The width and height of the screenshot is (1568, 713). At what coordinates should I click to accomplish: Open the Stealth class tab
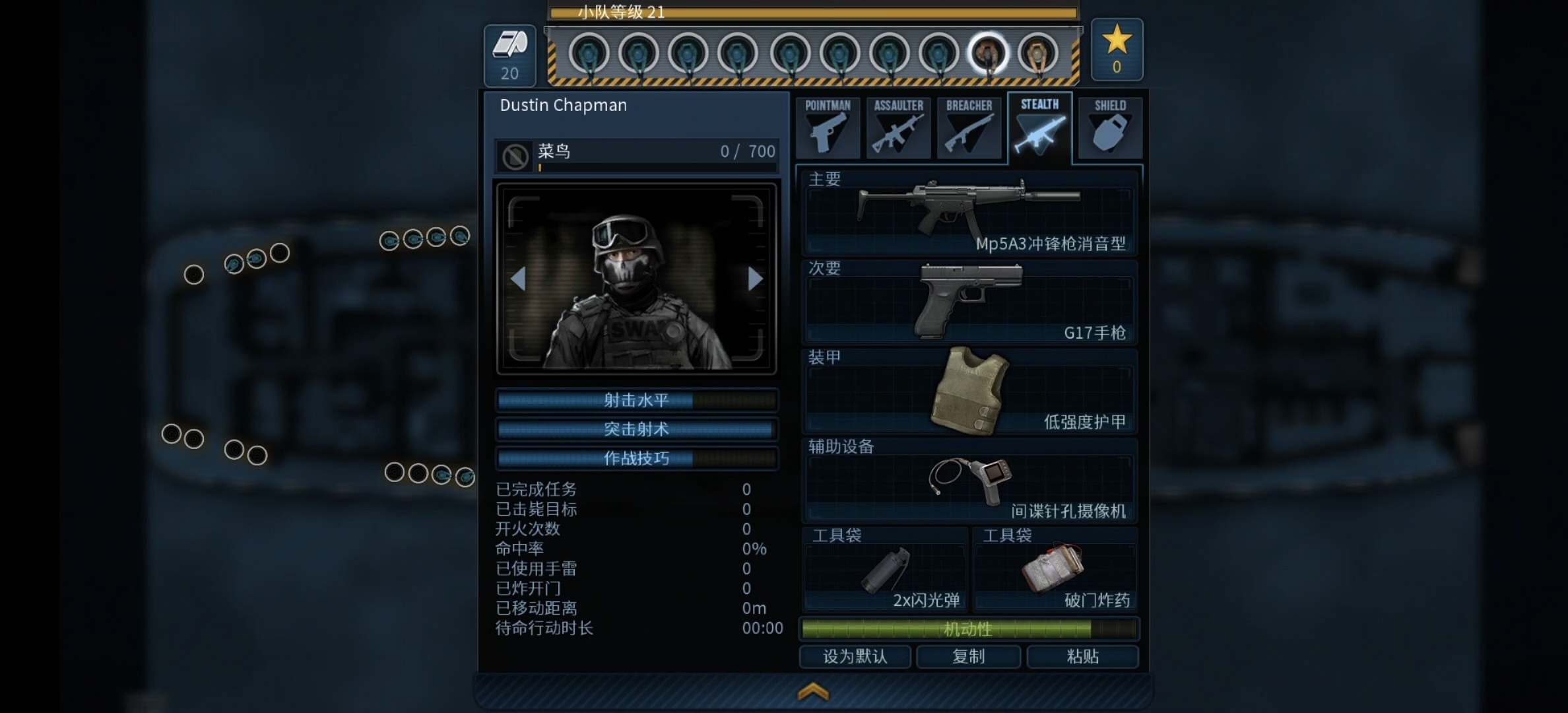point(1039,127)
